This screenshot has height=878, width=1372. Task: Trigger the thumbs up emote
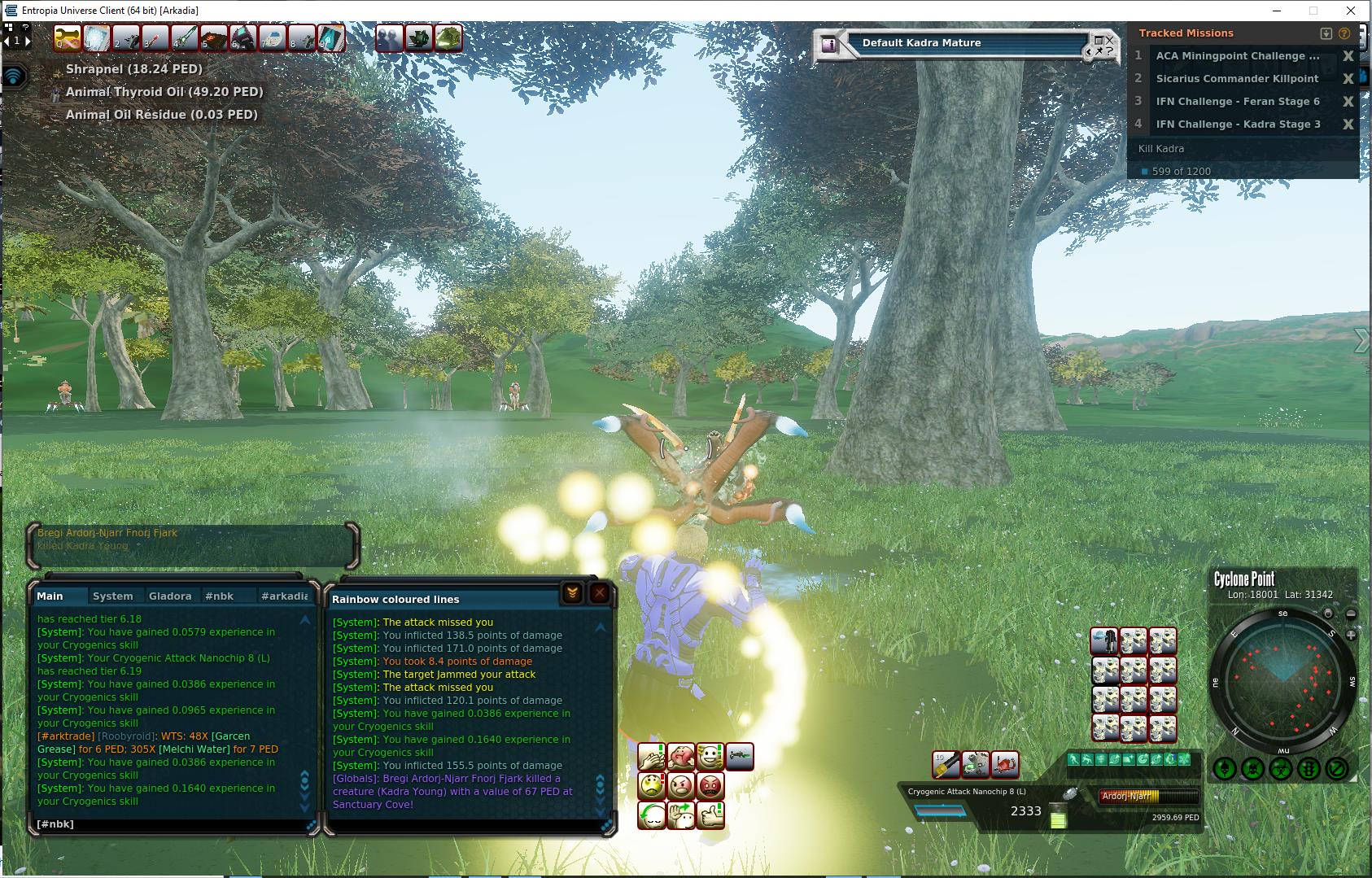[710, 815]
